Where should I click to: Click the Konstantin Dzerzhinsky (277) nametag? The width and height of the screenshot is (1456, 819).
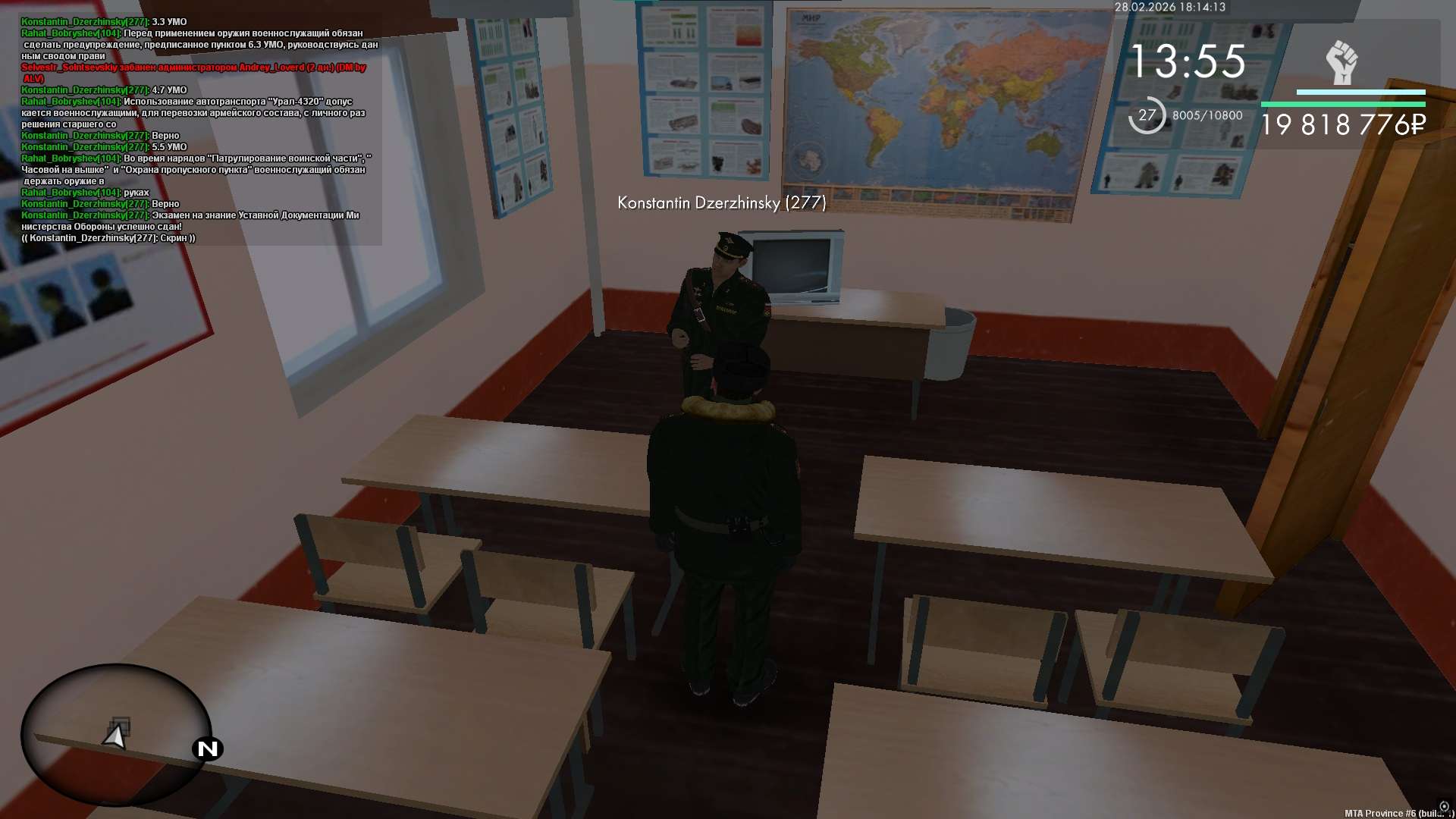721,202
